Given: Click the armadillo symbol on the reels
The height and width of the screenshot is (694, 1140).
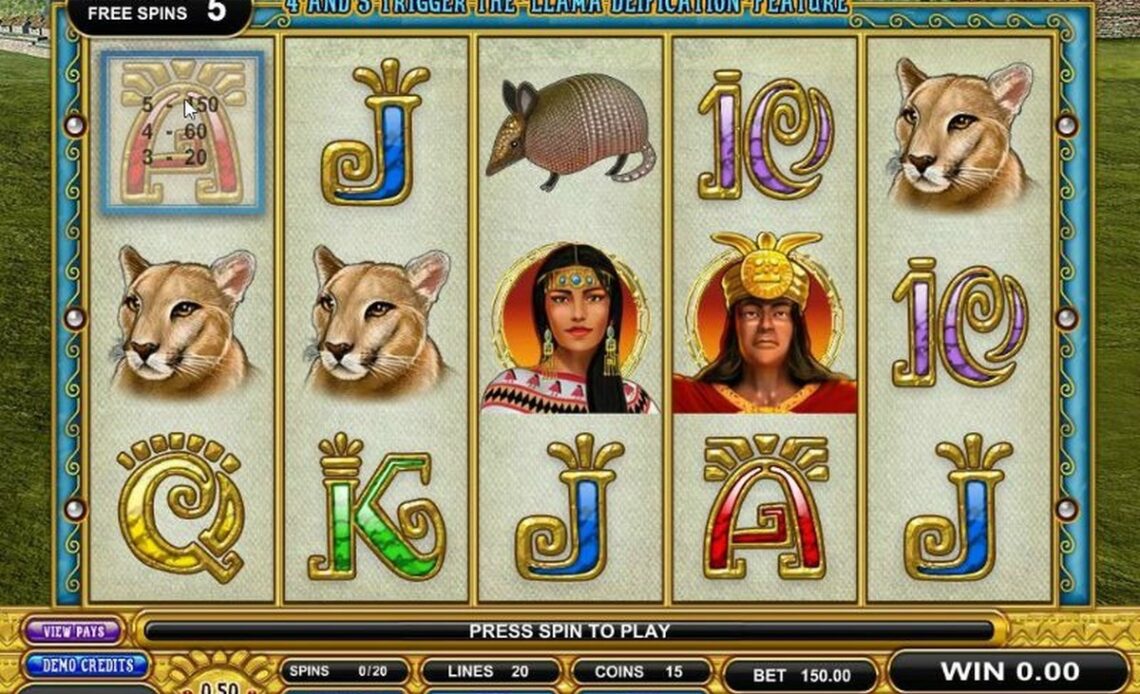Looking at the screenshot, I should click(x=570, y=130).
